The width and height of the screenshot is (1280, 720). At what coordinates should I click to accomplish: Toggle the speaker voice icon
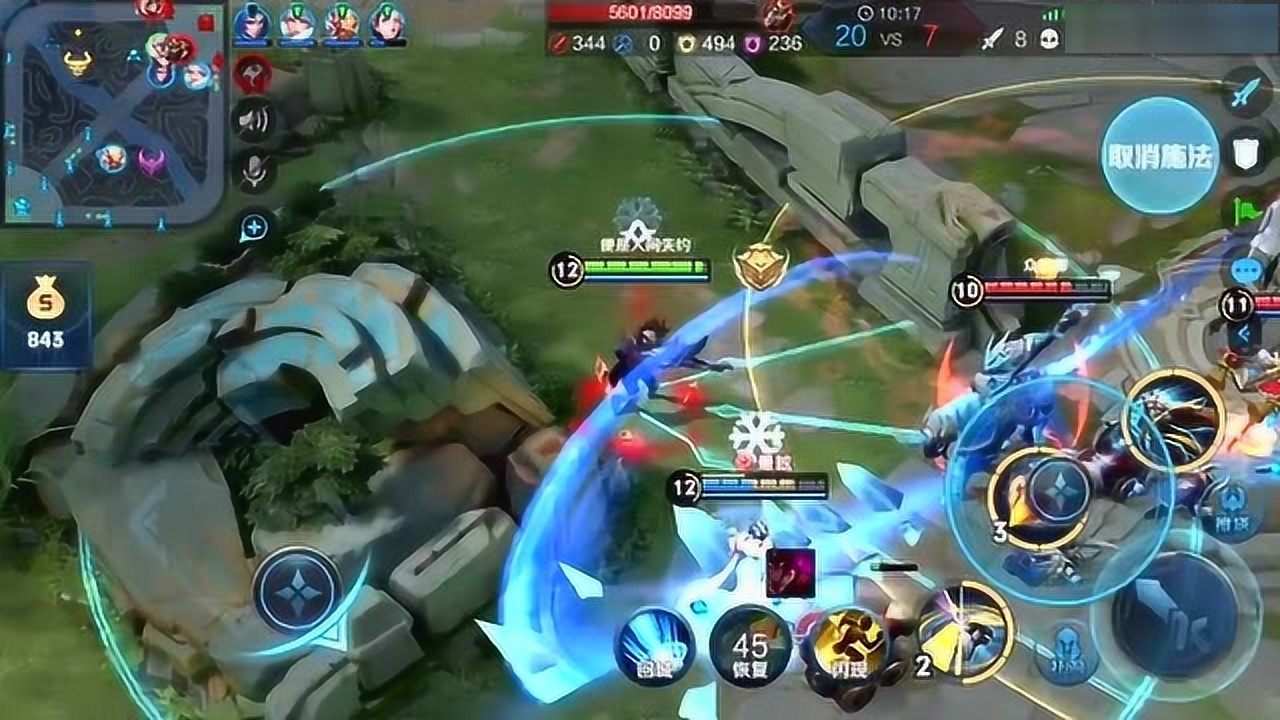[x=253, y=121]
